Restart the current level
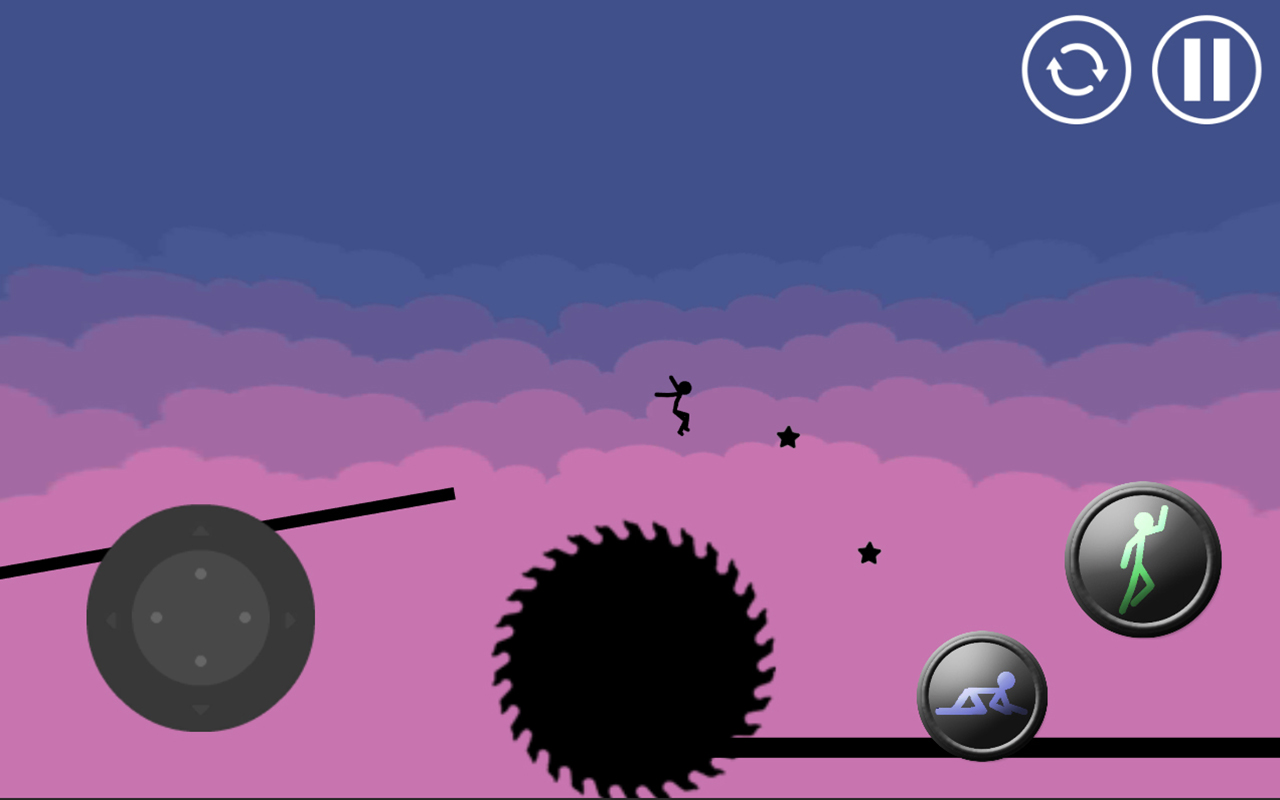The image size is (1280, 800). pos(1076,70)
